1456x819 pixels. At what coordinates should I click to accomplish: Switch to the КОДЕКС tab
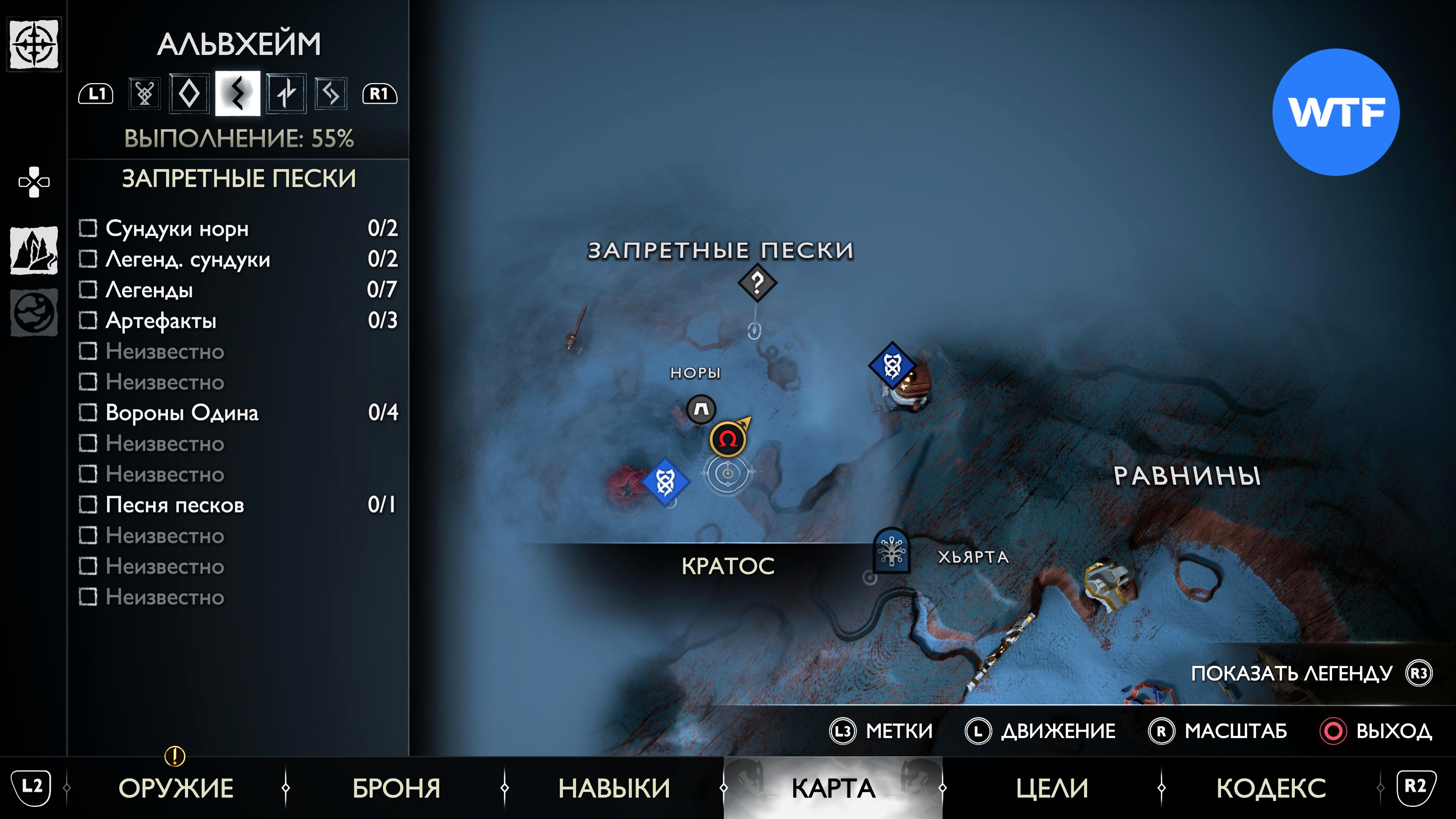(1271, 788)
